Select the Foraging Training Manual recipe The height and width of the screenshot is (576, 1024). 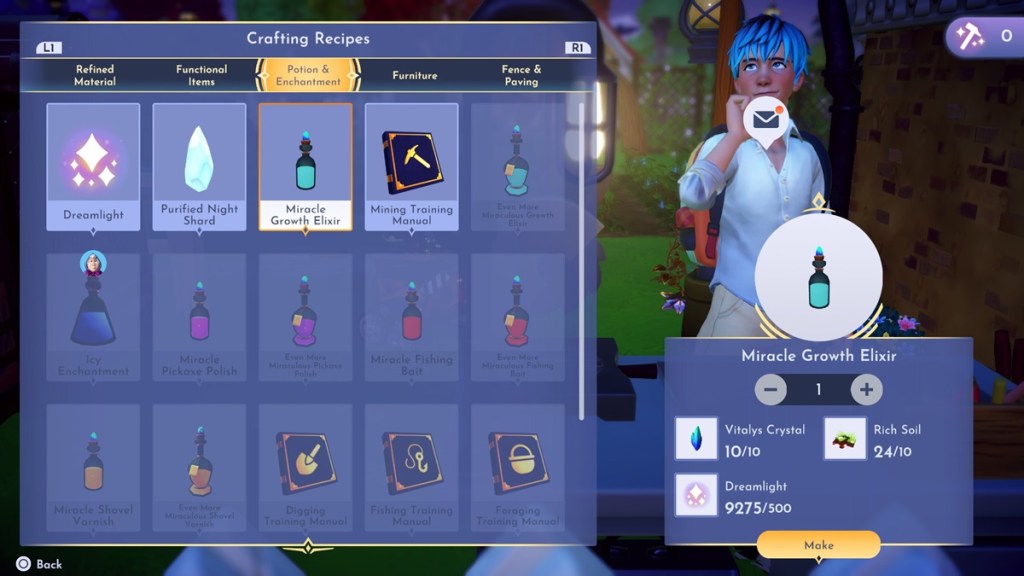(517, 467)
